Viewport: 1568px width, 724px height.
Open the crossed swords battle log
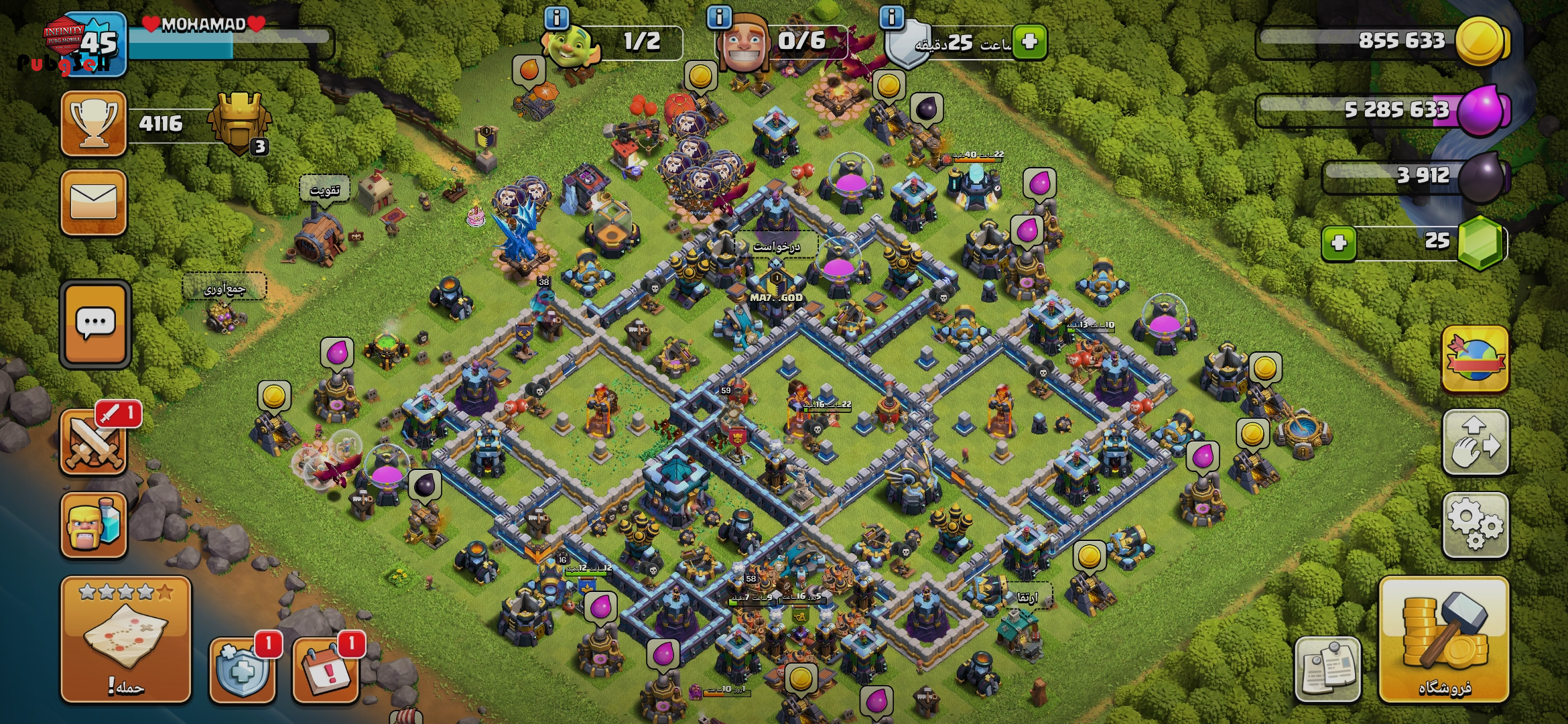94,444
